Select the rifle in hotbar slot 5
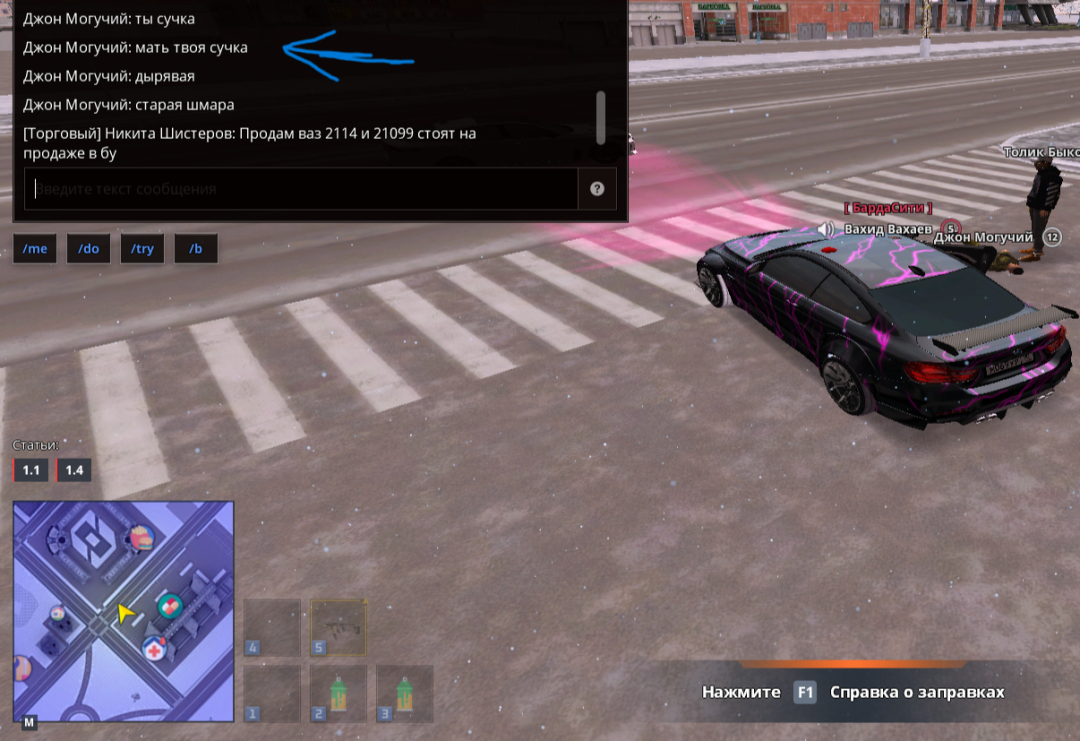 pyautogui.click(x=338, y=627)
